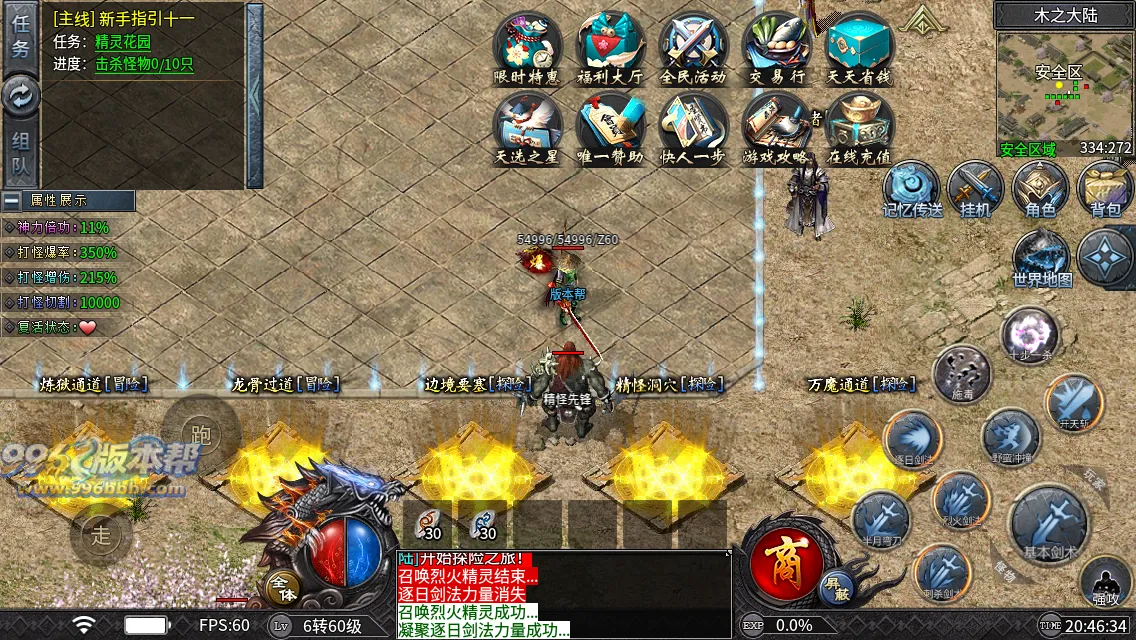
Task: Open the 限时特惠 limited-time offer icon
Action: point(527,47)
